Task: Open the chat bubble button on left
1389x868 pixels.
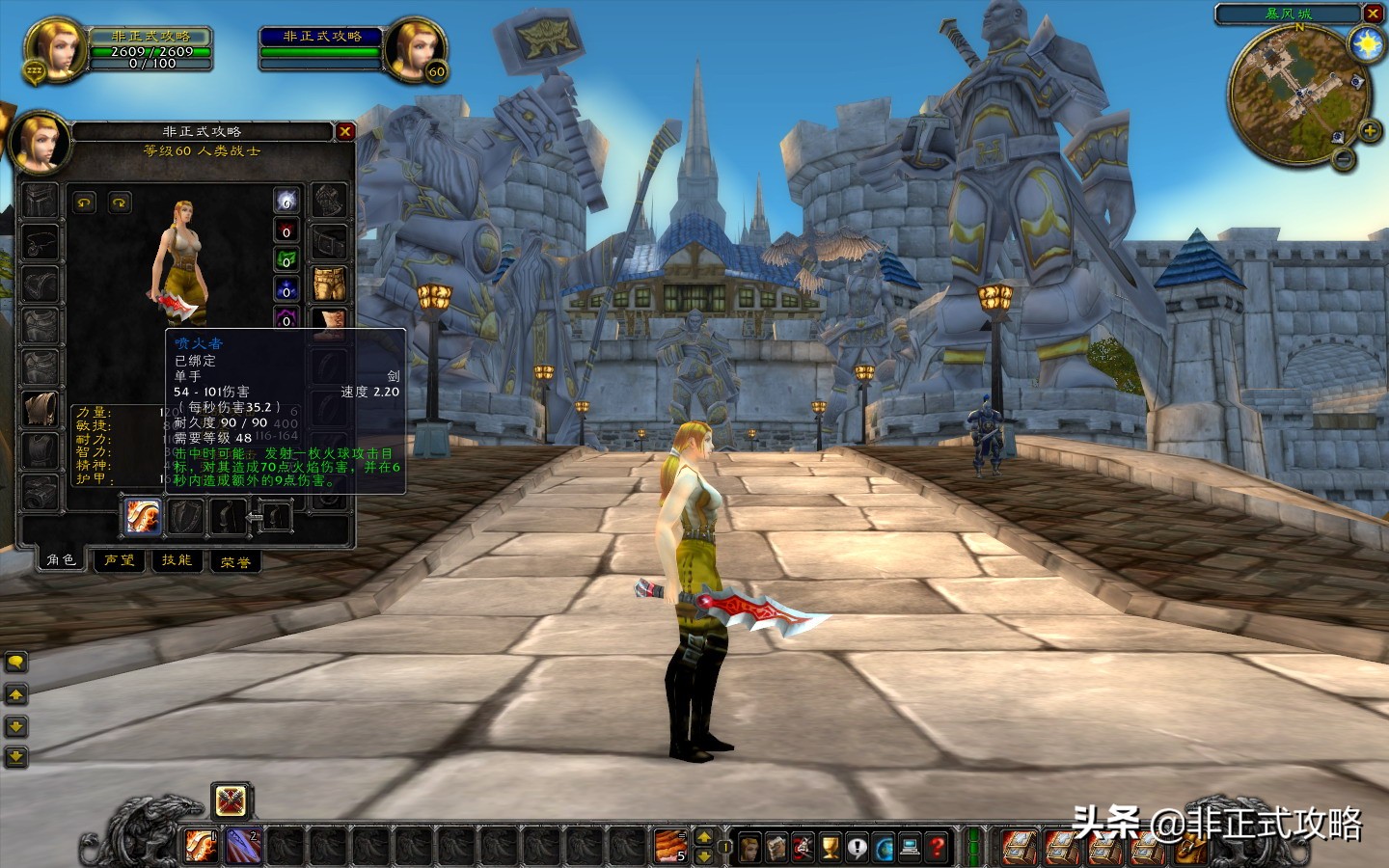Action: [x=16, y=662]
